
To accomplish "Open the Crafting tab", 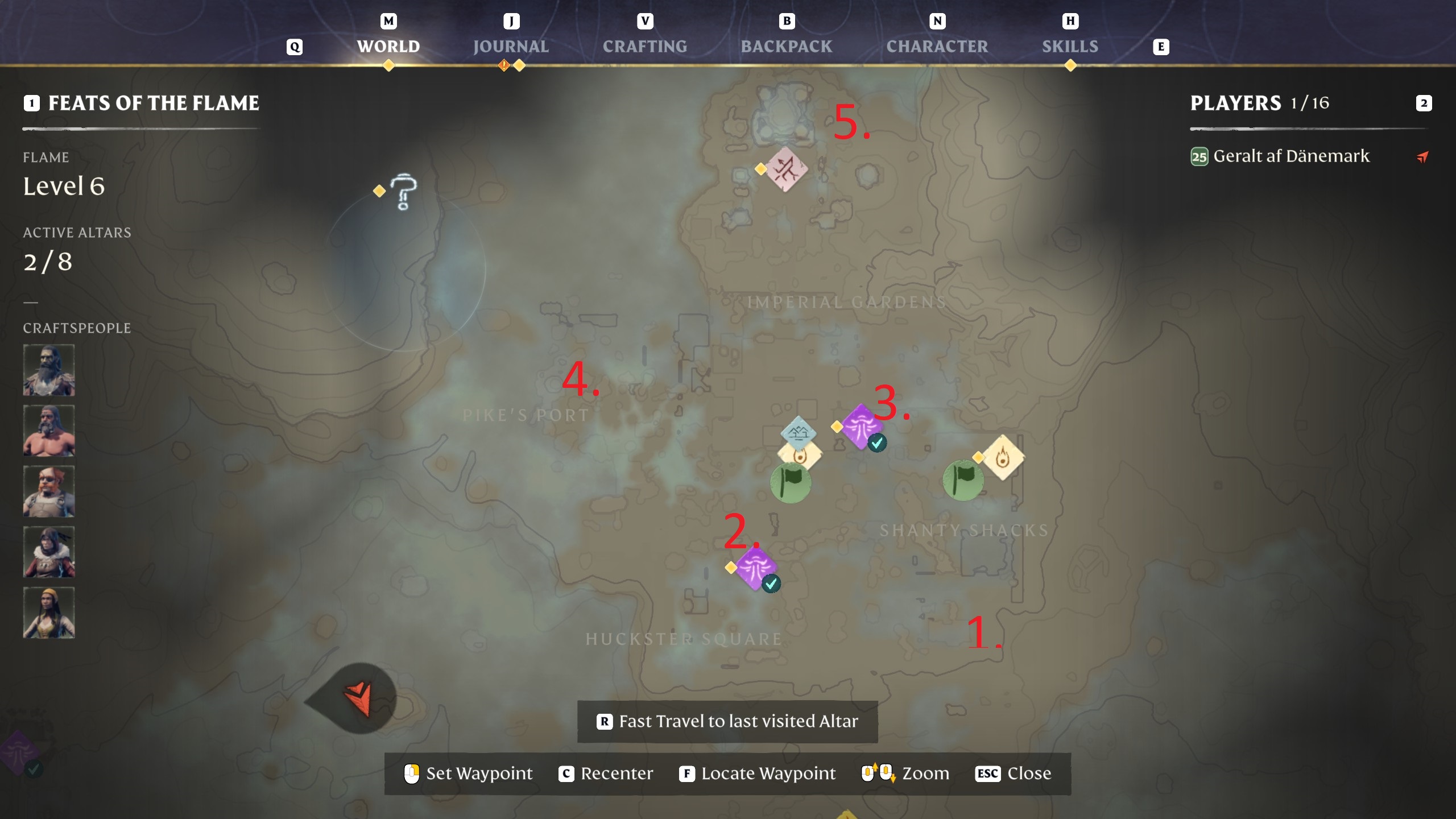I will (x=644, y=46).
